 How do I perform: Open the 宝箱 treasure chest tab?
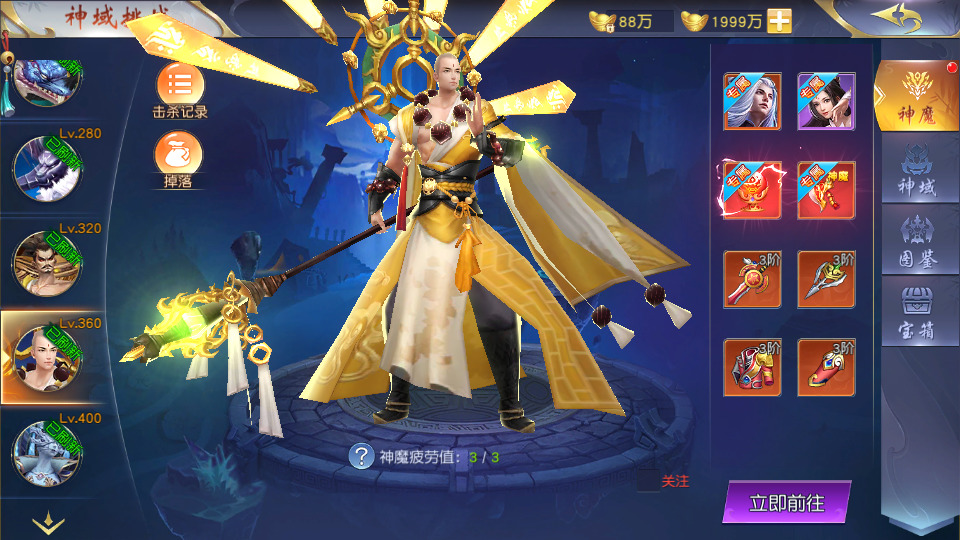point(916,312)
